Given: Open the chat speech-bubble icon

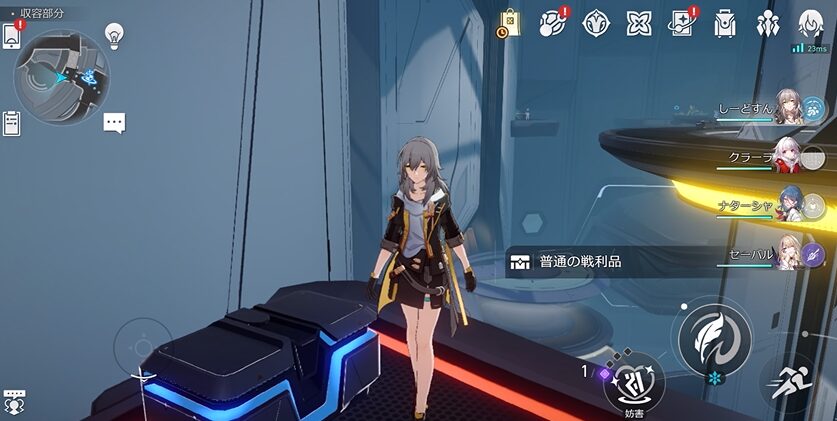Looking at the screenshot, I should [115, 123].
